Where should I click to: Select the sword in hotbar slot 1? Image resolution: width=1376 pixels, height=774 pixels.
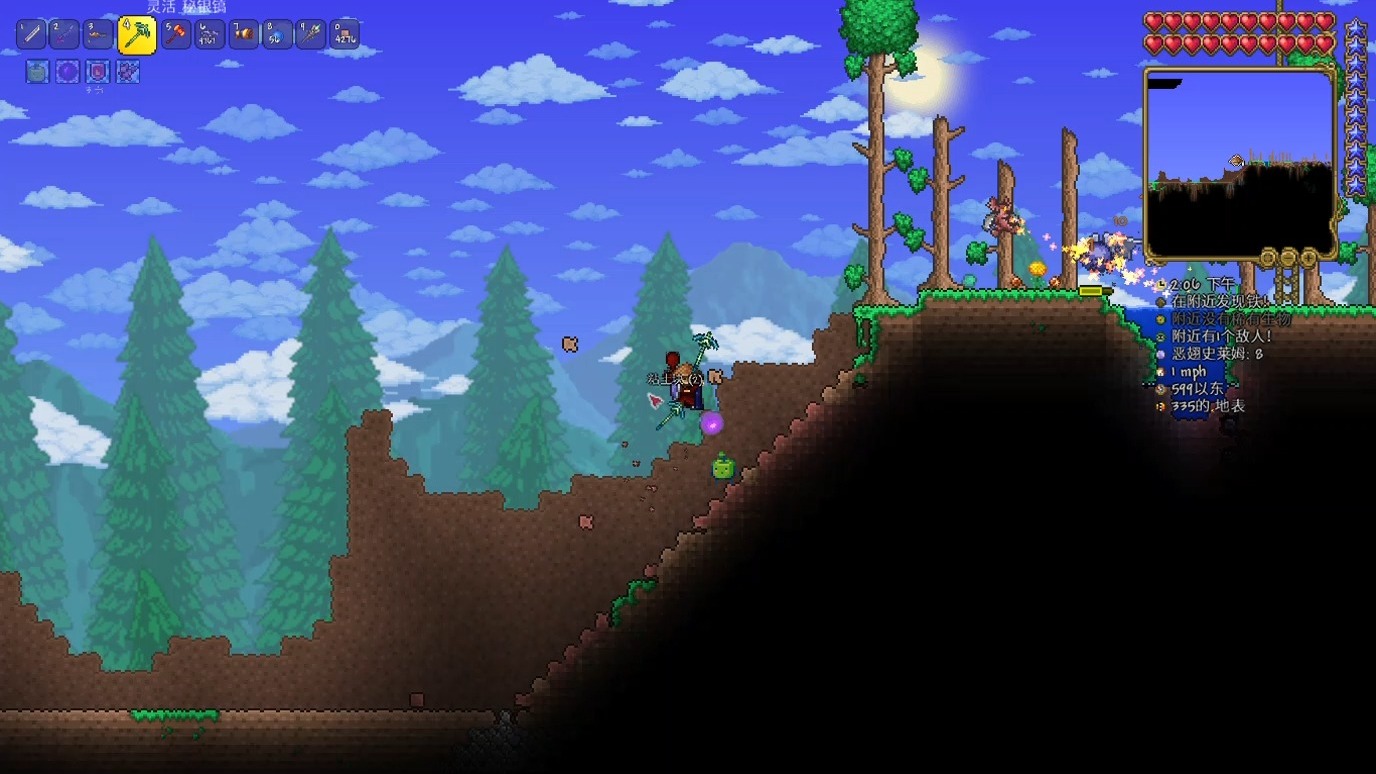[x=31, y=35]
